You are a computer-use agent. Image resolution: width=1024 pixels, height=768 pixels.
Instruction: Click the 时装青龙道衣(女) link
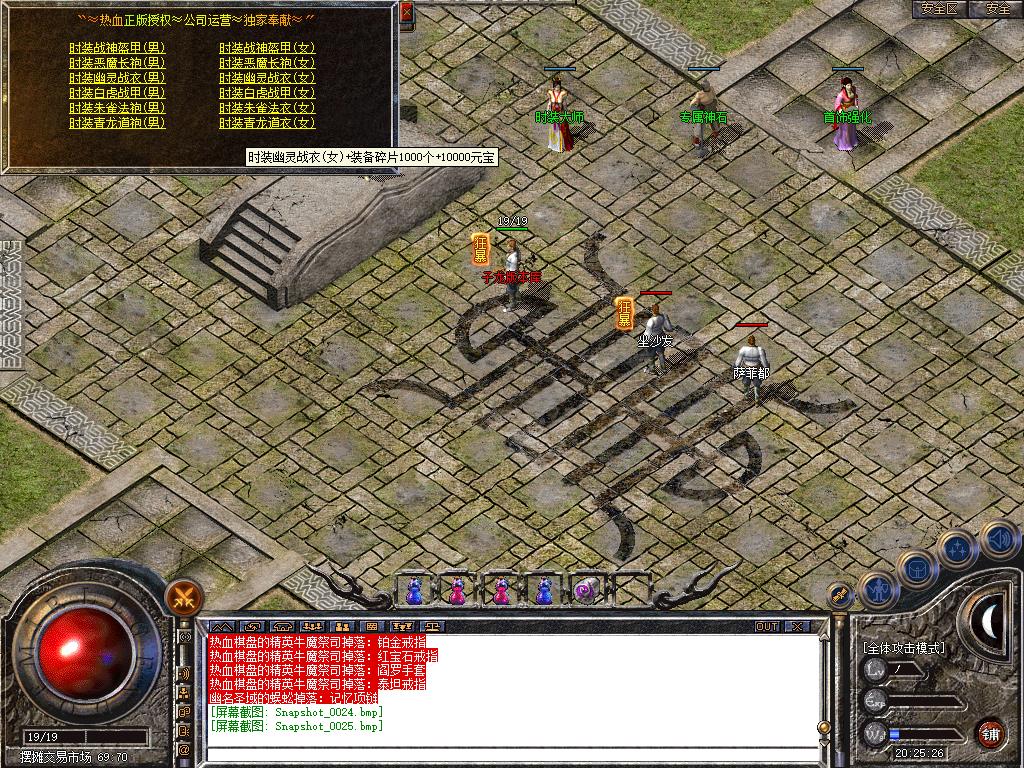point(267,122)
